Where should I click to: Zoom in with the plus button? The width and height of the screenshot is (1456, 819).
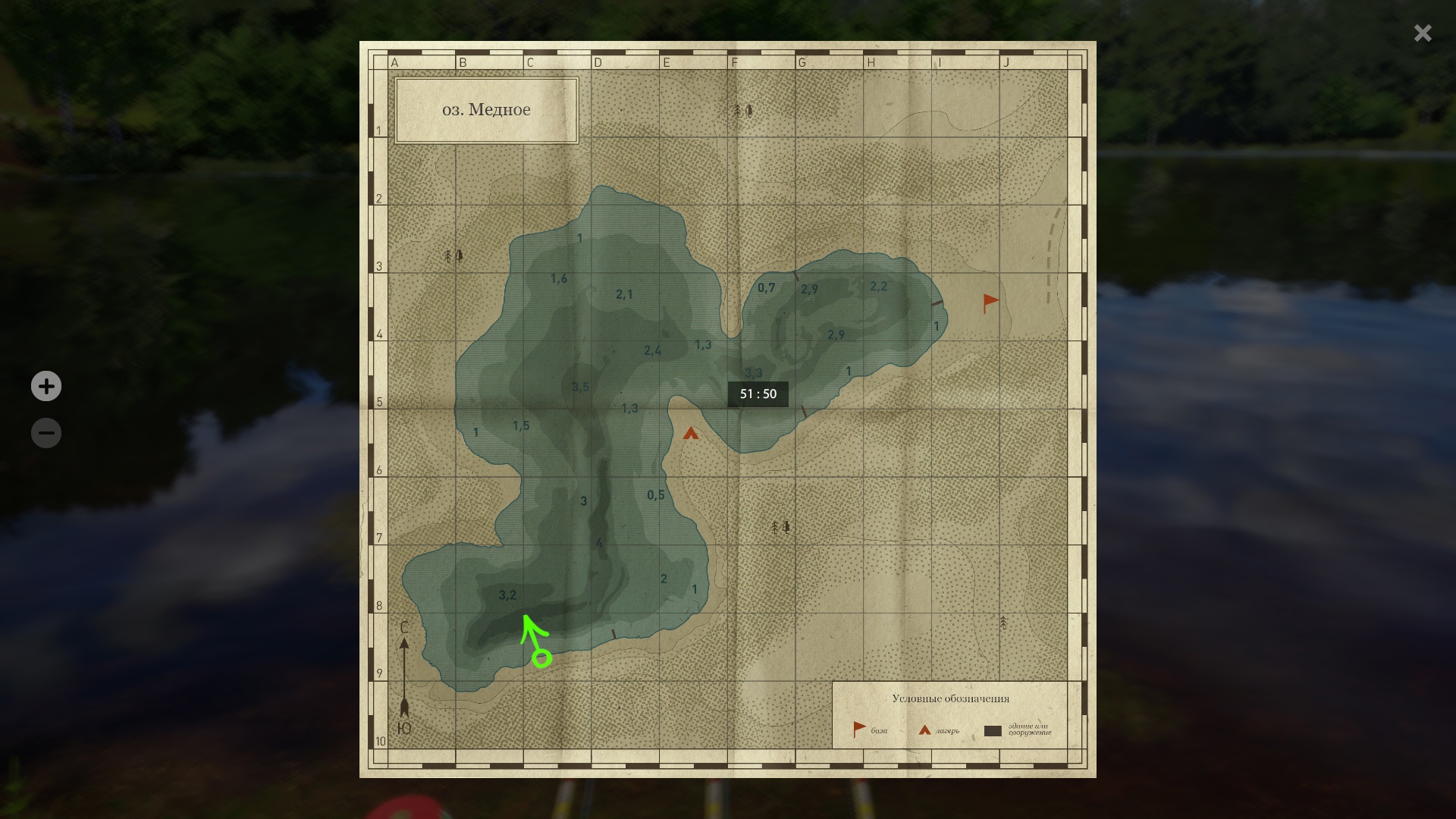point(46,386)
